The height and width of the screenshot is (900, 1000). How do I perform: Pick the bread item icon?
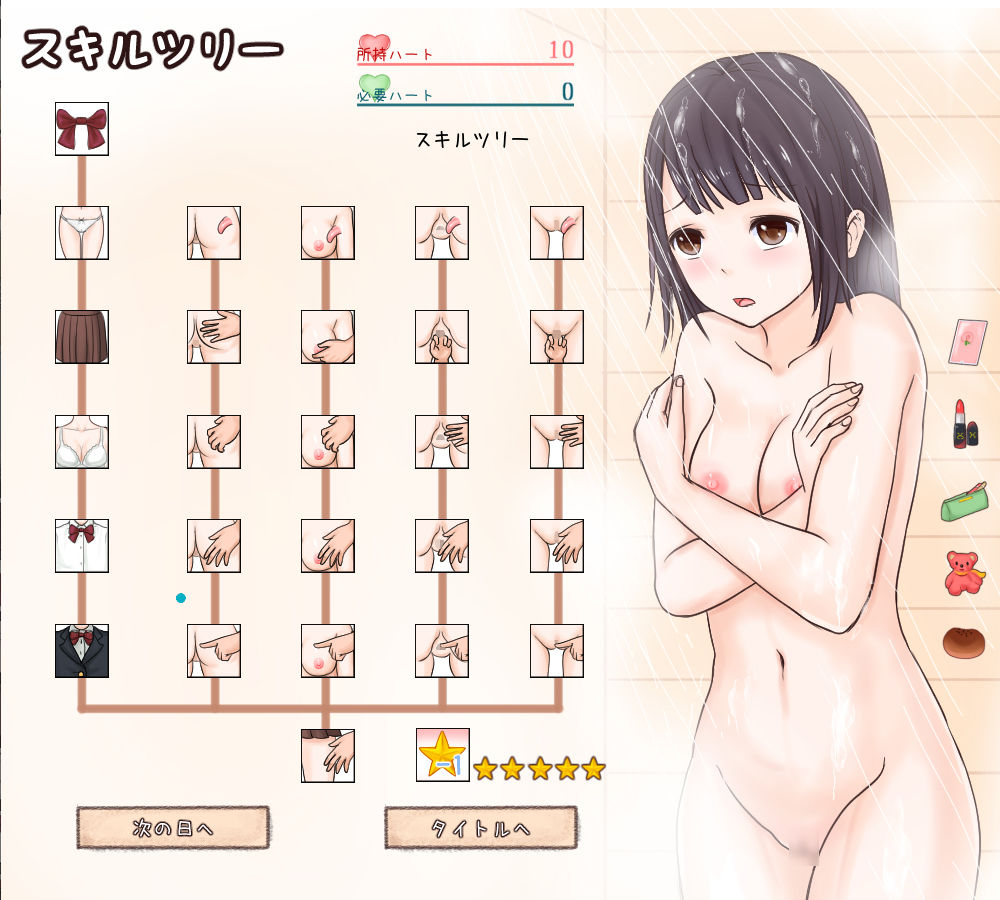click(x=964, y=640)
